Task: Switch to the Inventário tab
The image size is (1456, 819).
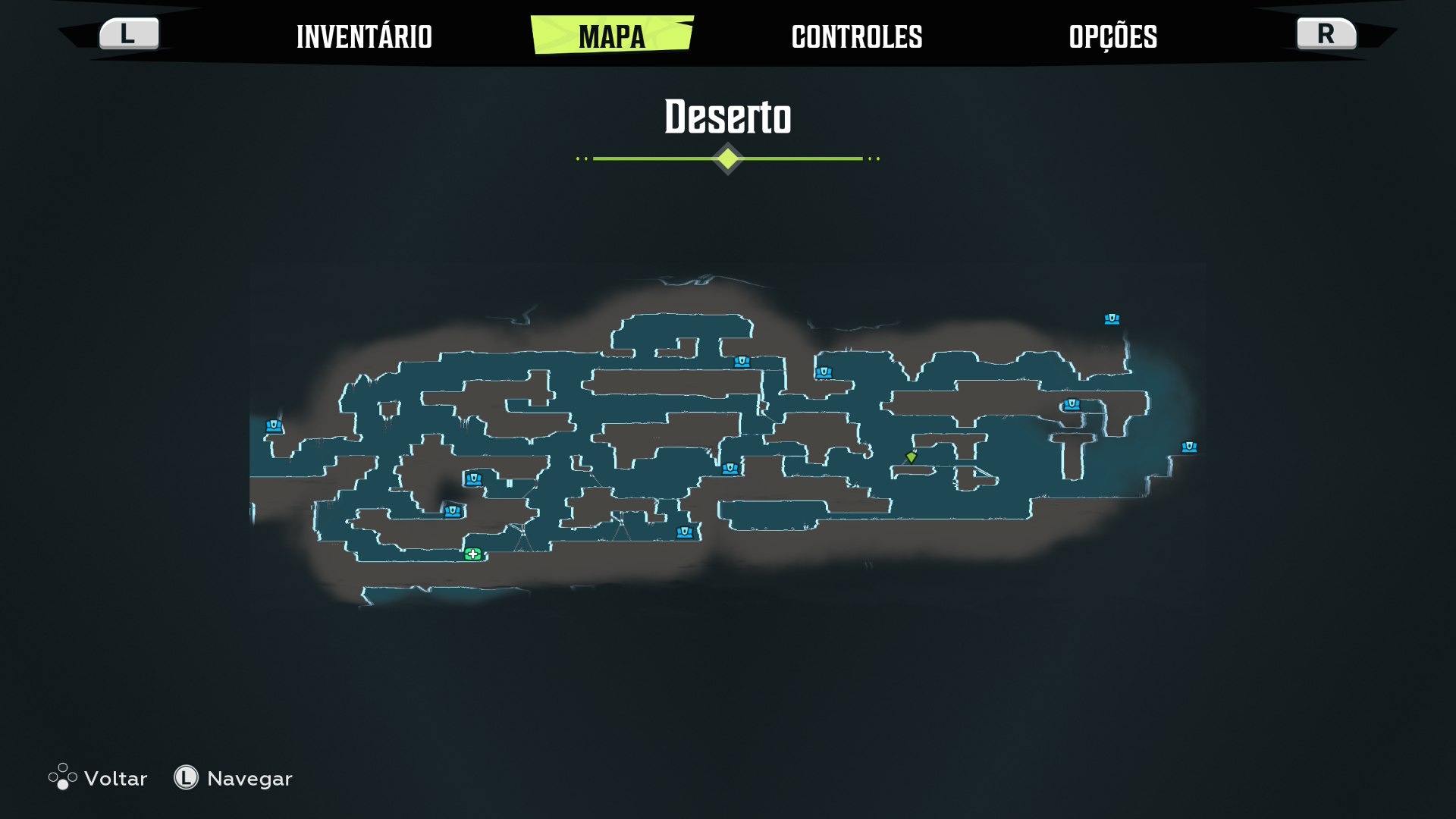Action: tap(364, 36)
